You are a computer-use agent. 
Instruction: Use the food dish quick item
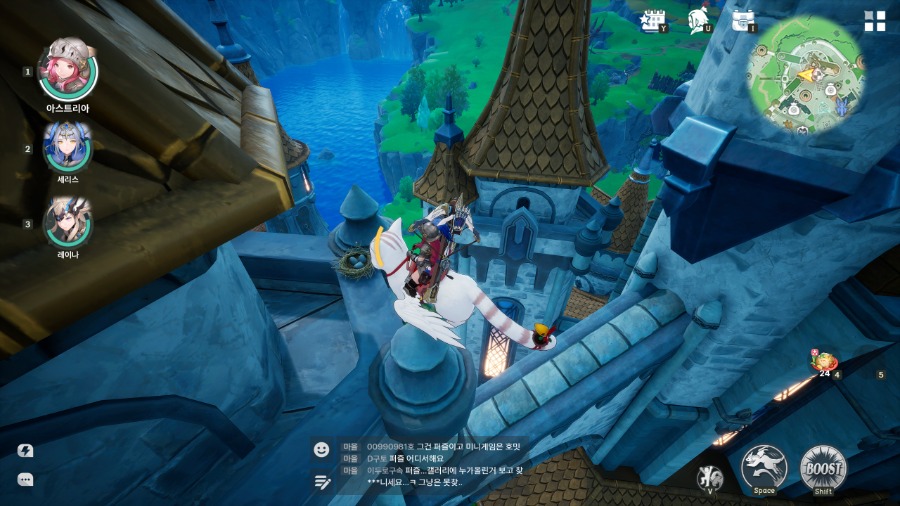[x=825, y=361]
